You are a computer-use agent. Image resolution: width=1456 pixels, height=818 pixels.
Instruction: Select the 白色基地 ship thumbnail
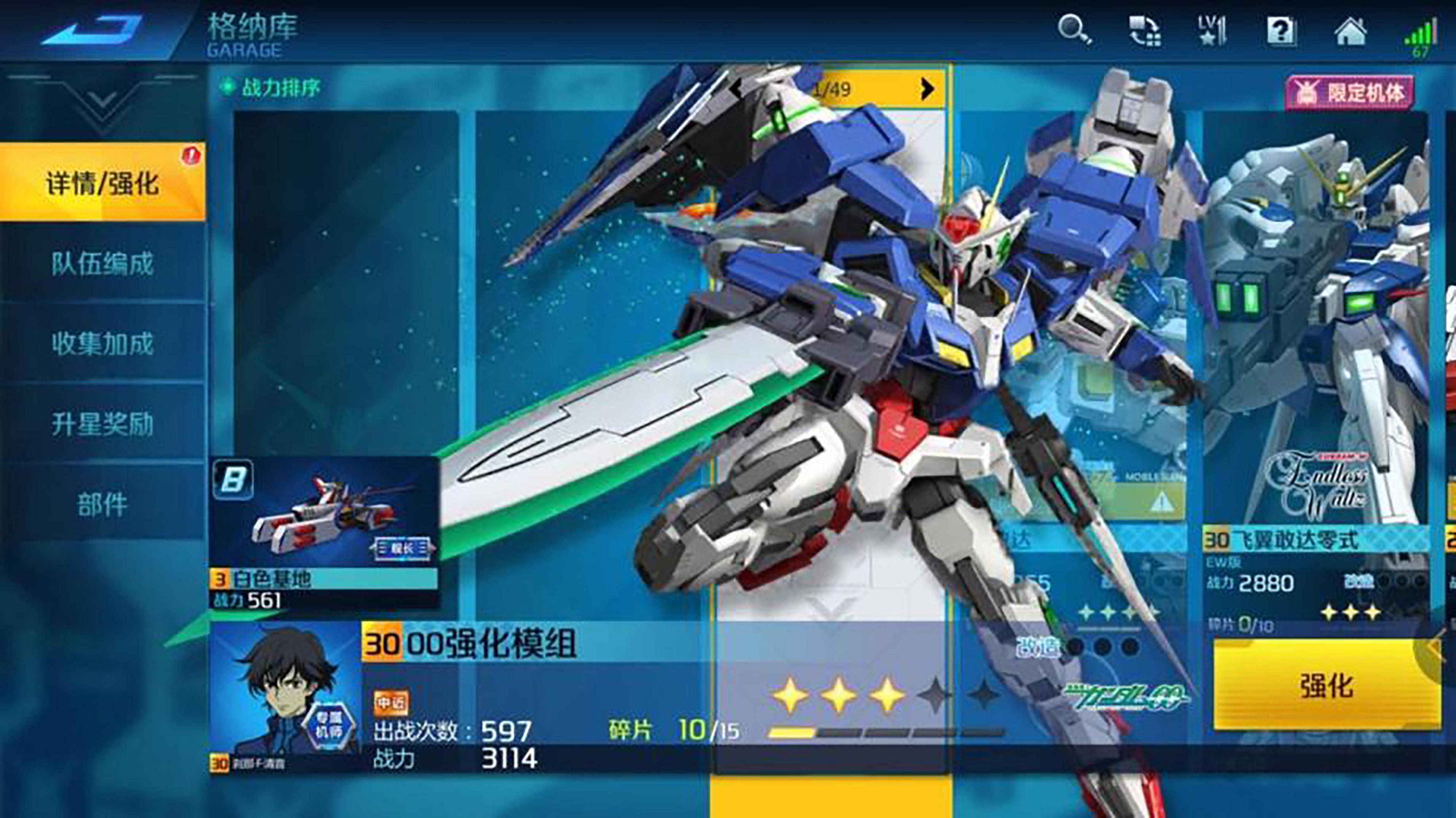pos(324,522)
